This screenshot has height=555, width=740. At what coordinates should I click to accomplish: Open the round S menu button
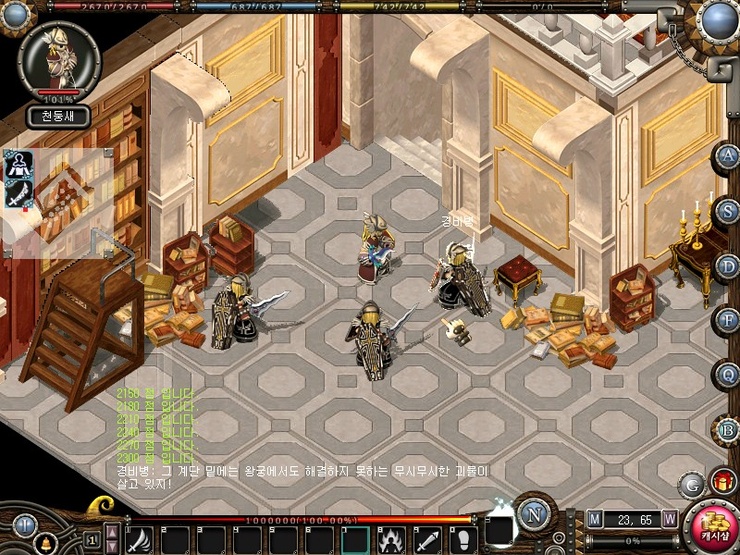click(x=727, y=211)
